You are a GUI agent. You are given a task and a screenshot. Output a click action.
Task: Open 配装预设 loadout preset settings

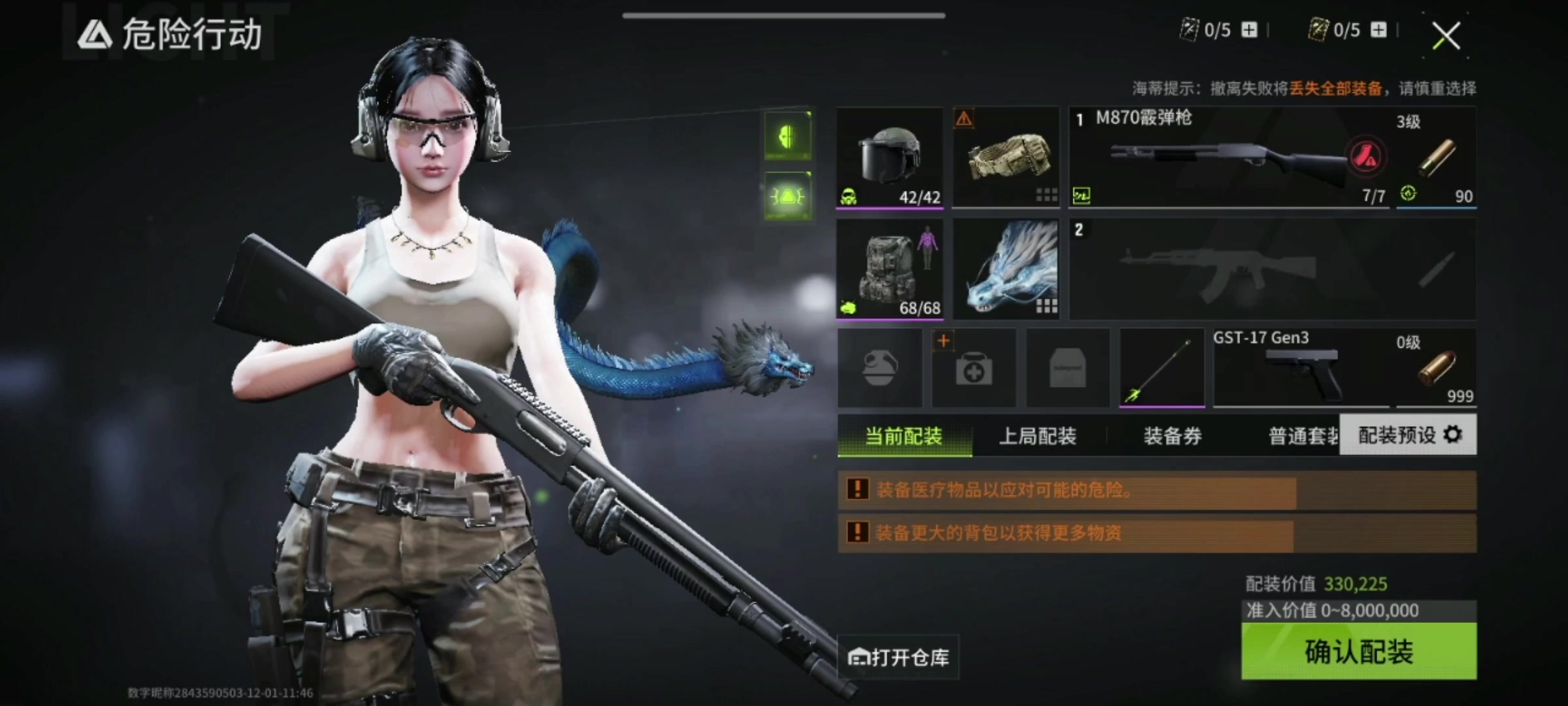(1408, 435)
